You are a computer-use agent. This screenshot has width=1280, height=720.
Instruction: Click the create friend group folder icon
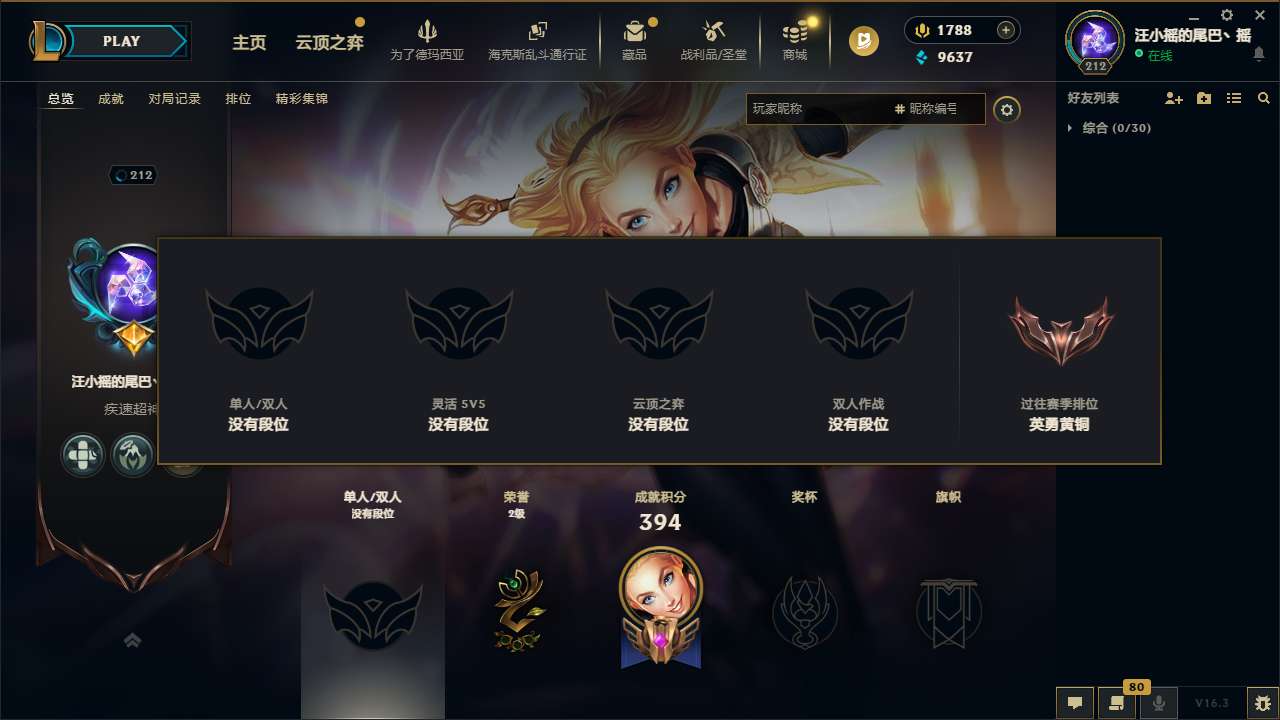click(1204, 98)
